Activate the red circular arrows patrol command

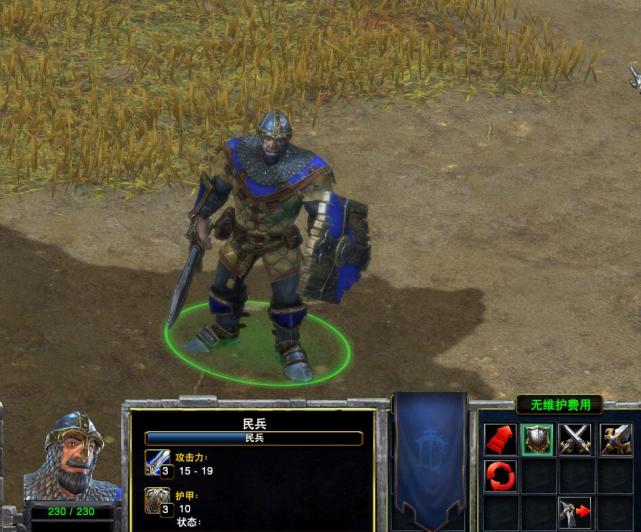[x=499, y=476]
